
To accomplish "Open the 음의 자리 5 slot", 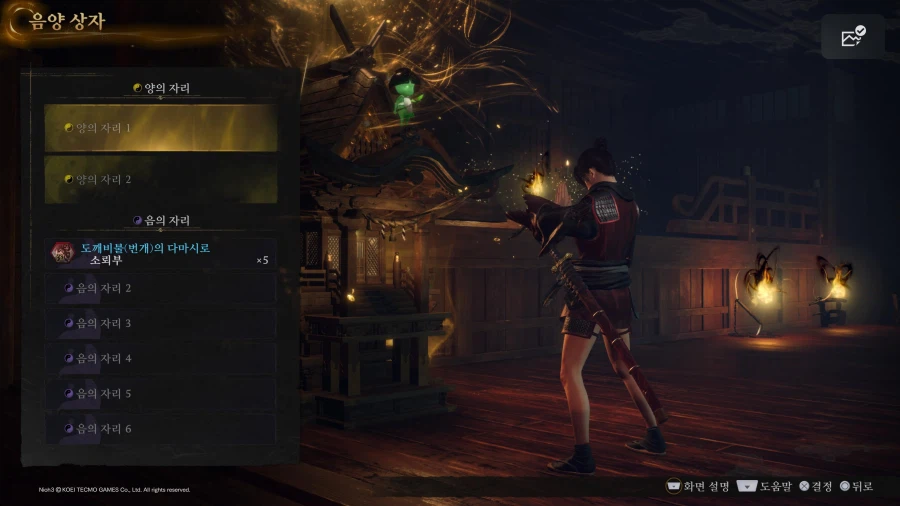I will point(160,393).
